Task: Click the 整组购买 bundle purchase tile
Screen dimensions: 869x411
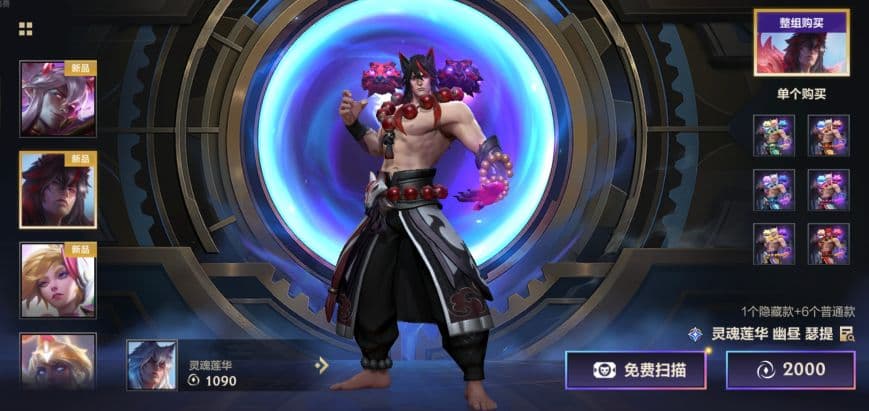Action: tap(802, 45)
